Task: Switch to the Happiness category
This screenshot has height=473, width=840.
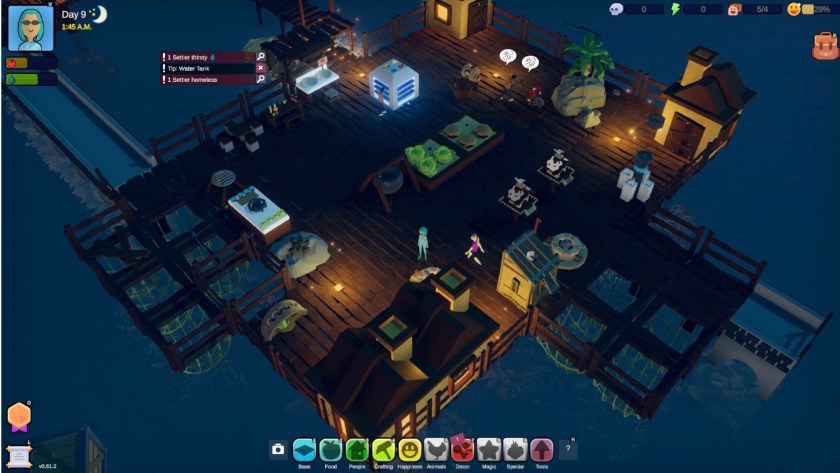Action: (x=409, y=450)
